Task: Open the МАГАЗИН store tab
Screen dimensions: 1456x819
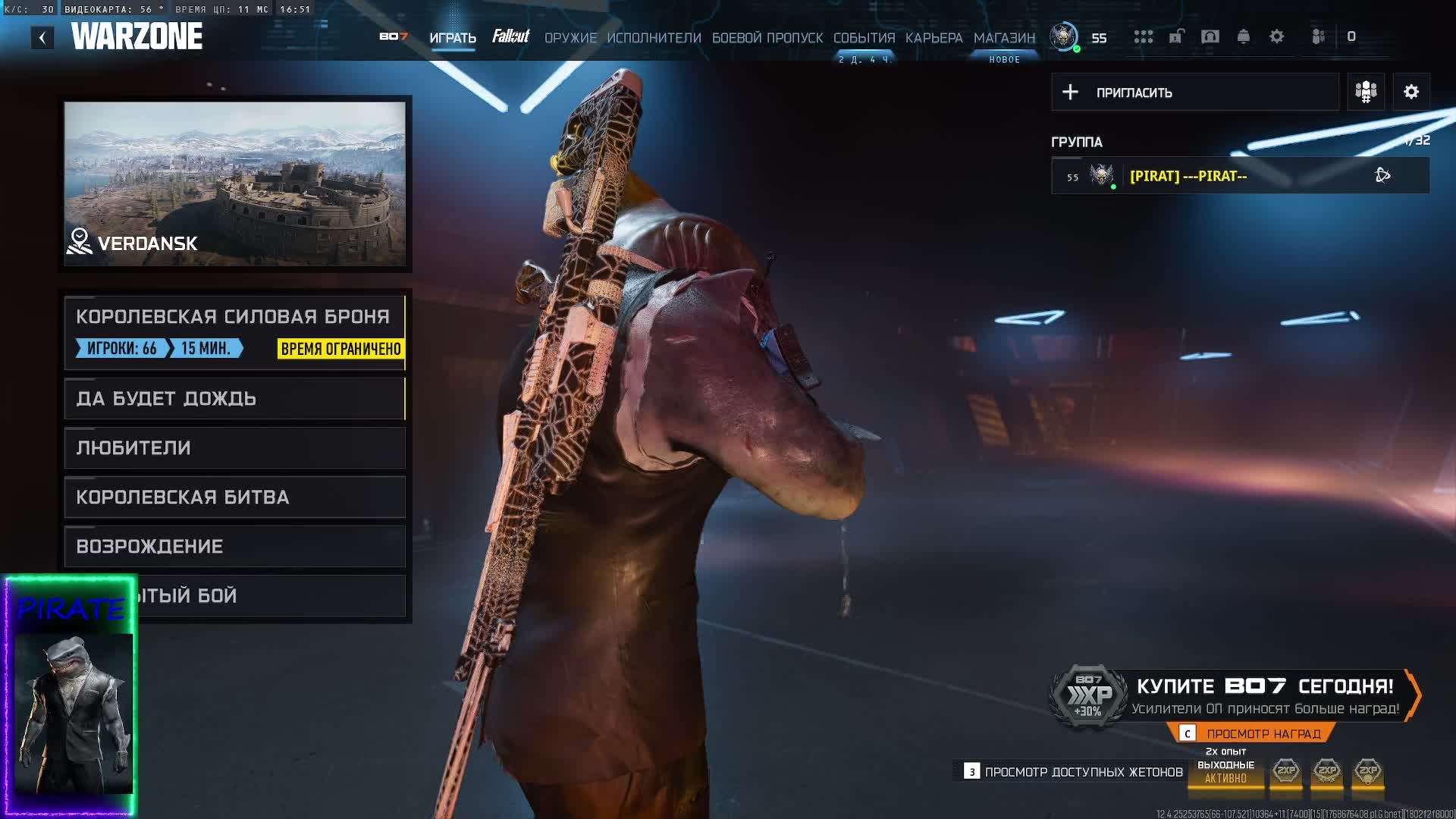Action: click(x=1004, y=38)
